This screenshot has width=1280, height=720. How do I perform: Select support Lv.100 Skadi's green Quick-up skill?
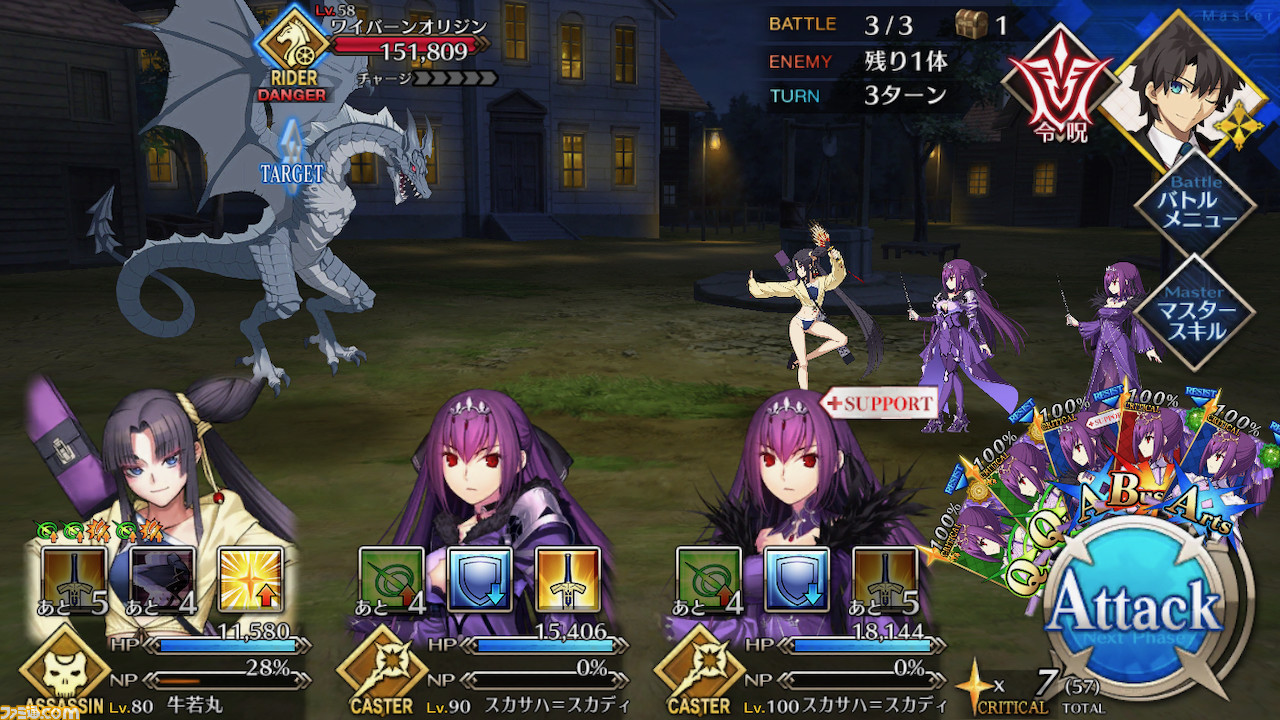[x=709, y=580]
